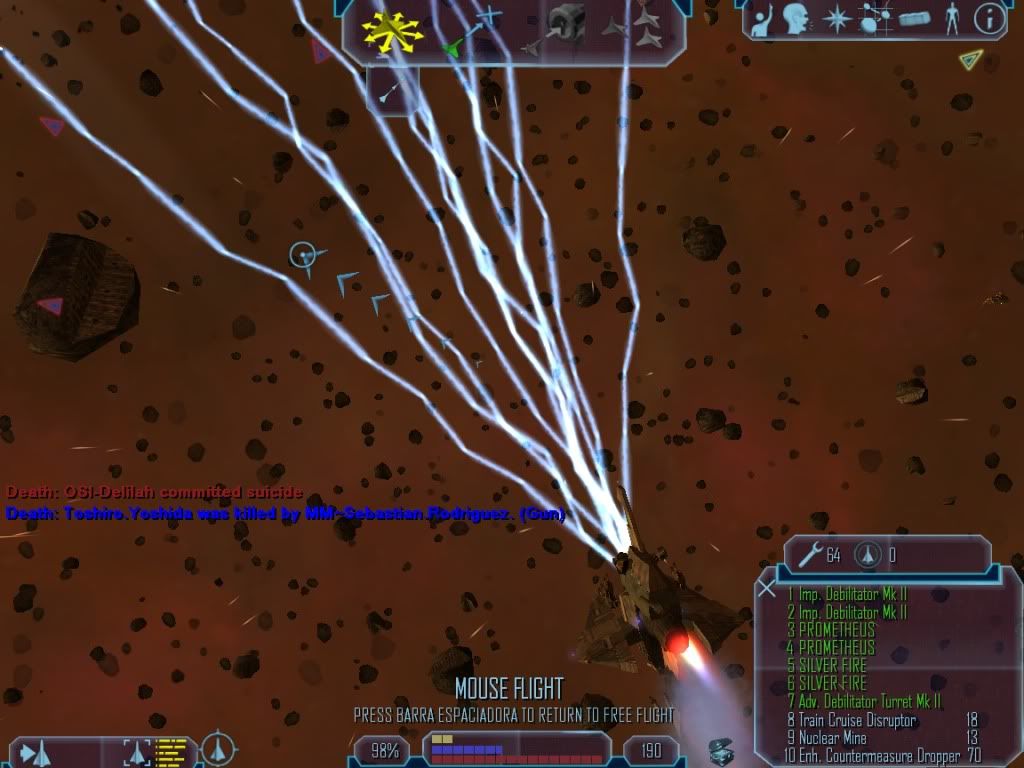Show the information panel icon
The image size is (1024, 768).
point(988,18)
